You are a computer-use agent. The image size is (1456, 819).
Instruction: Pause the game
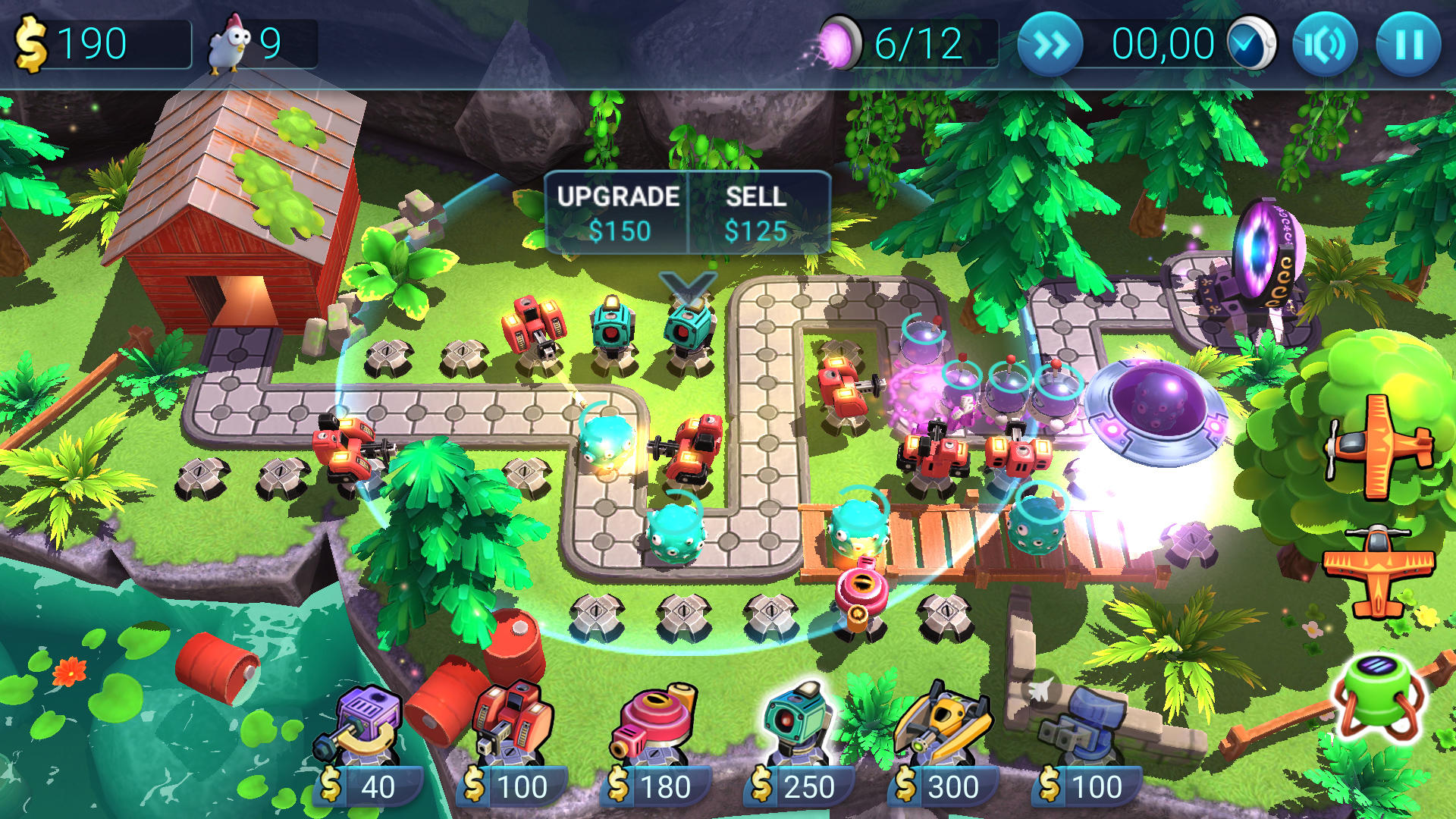click(x=1407, y=43)
